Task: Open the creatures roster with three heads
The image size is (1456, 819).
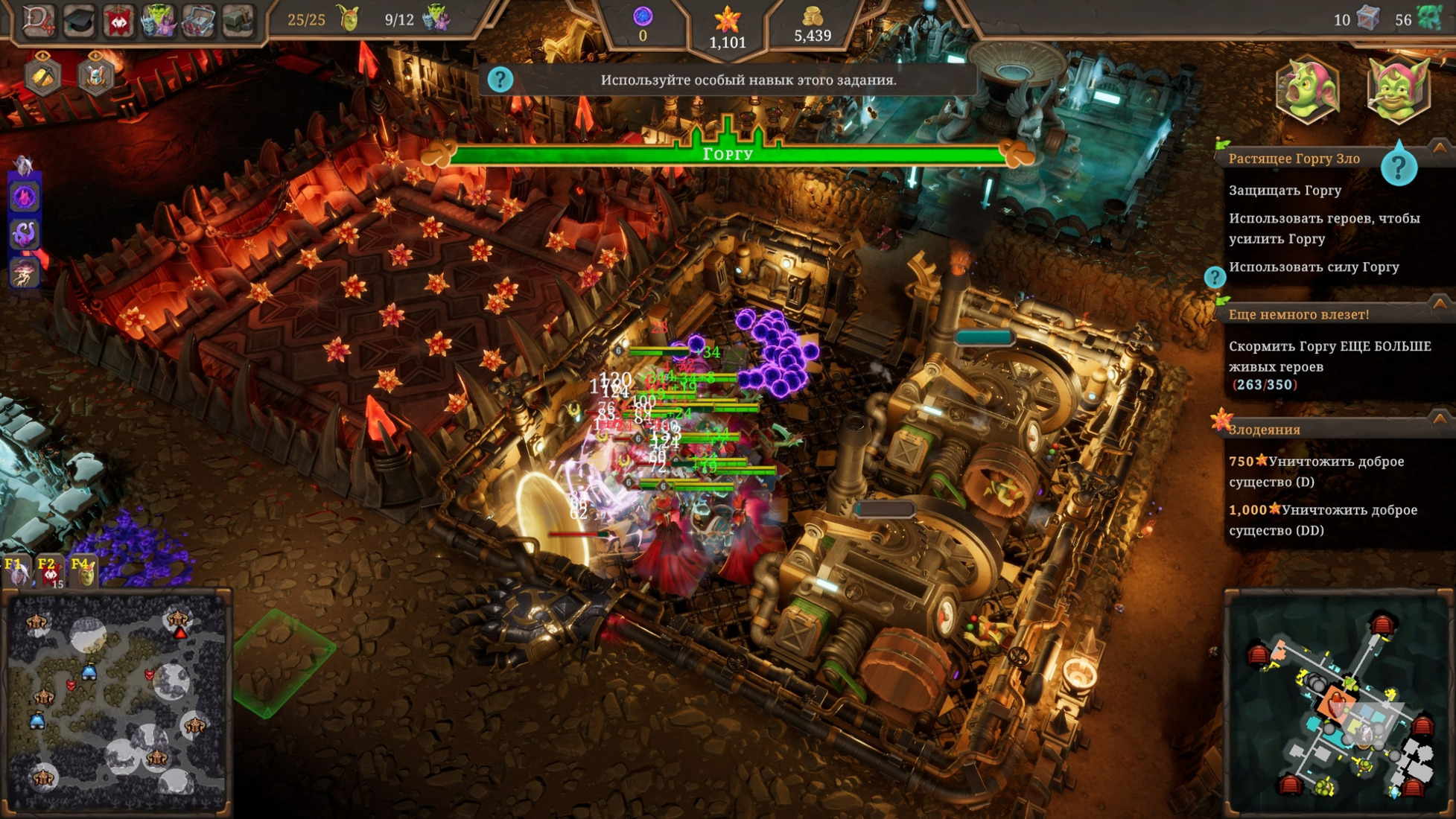Action: 159,22
